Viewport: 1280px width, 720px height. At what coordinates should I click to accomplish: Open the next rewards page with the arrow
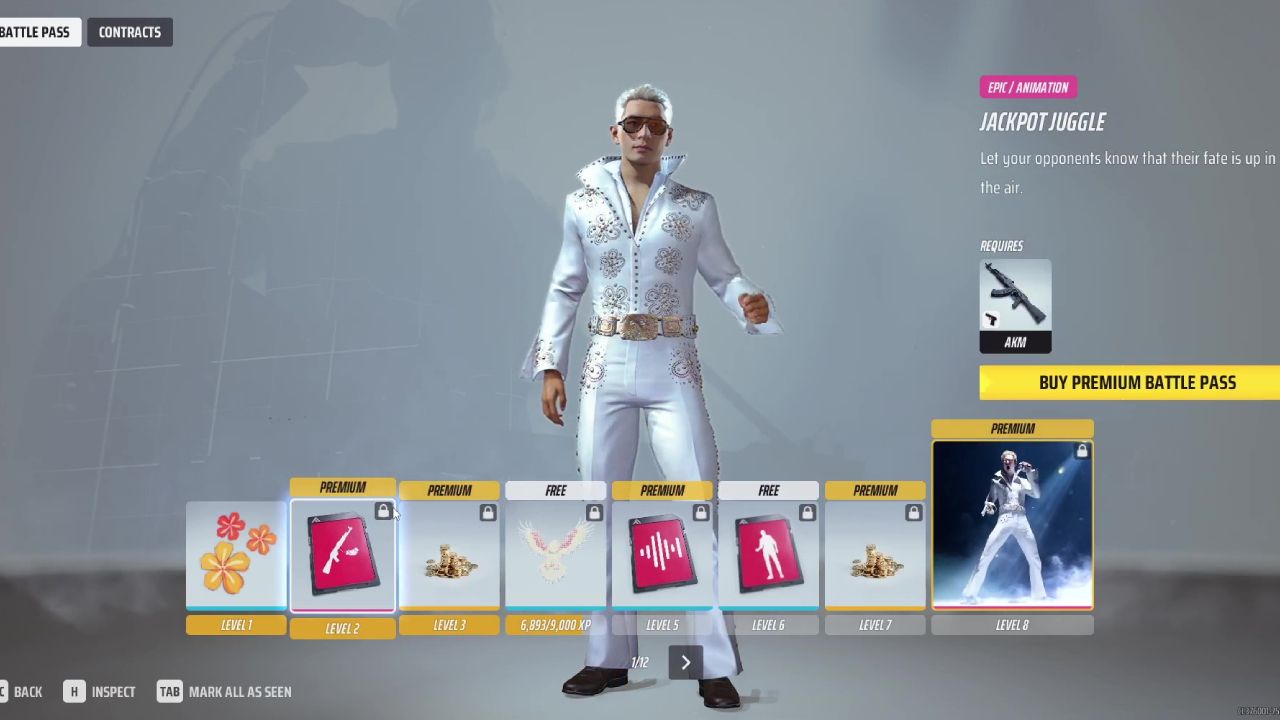tap(685, 662)
